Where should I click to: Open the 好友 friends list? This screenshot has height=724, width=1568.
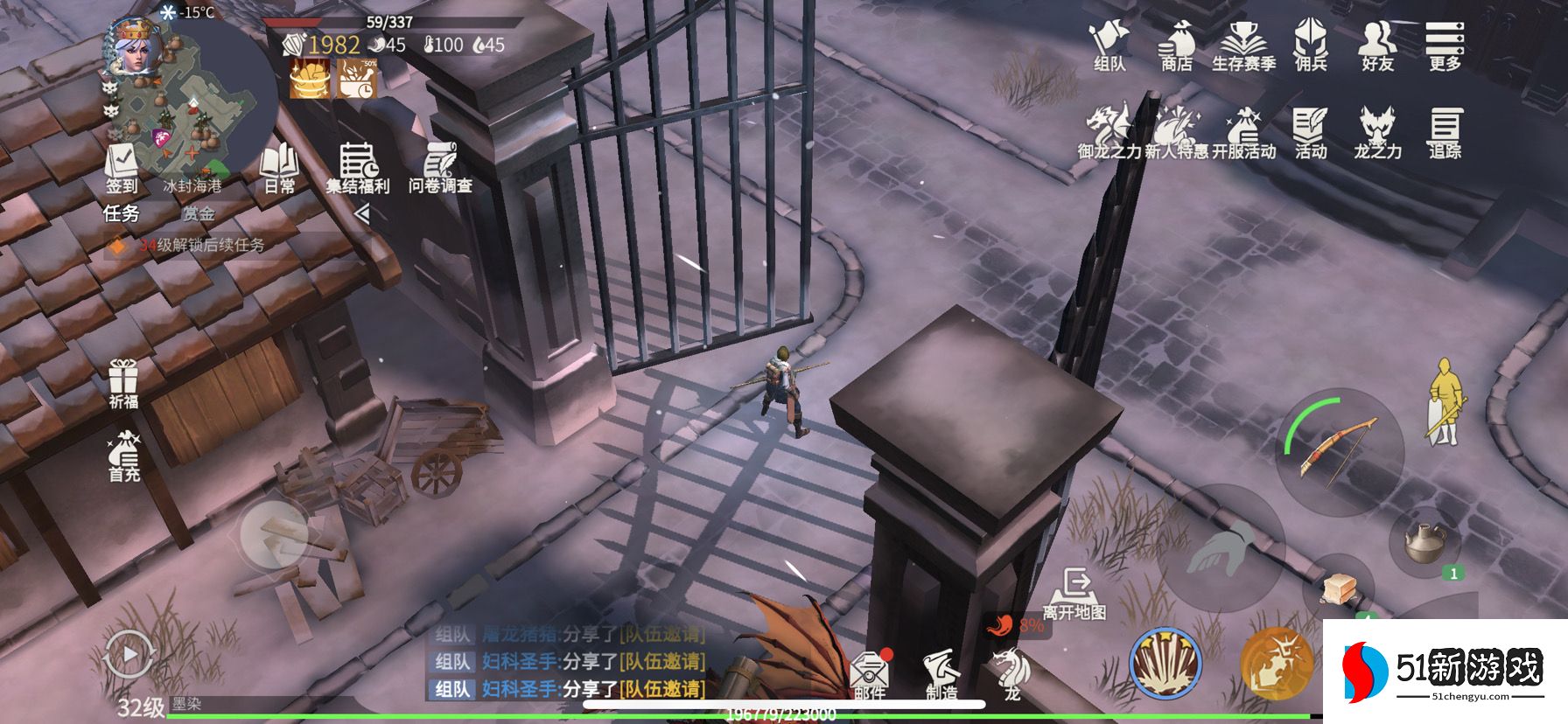[x=1376, y=44]
